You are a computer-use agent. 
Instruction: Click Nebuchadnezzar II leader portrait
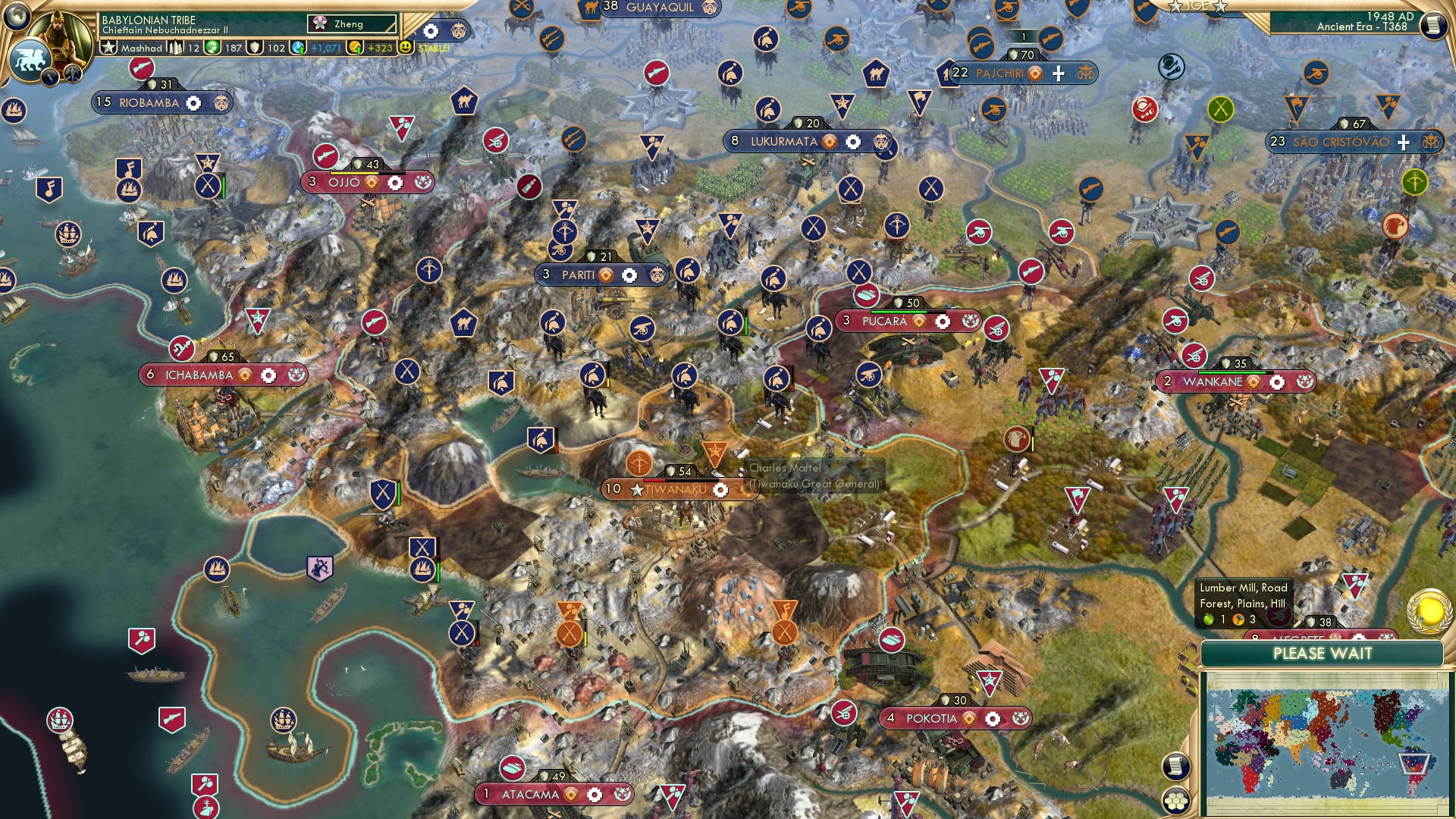coord(62,34)
